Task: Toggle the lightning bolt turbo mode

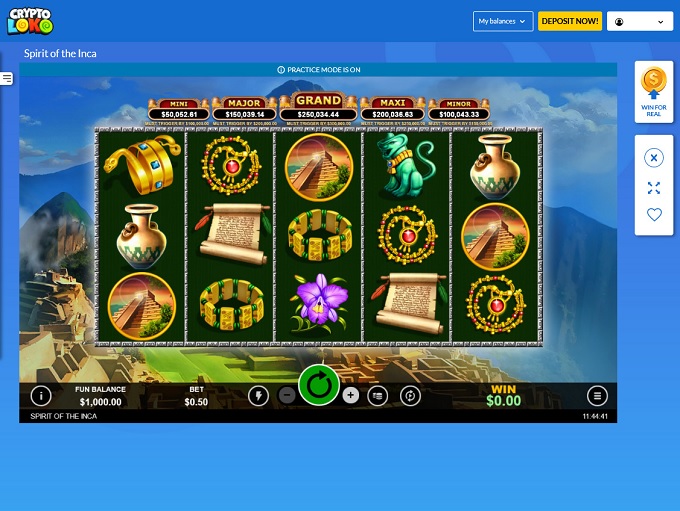Action: pyautogui.click(x=258, y=395)
